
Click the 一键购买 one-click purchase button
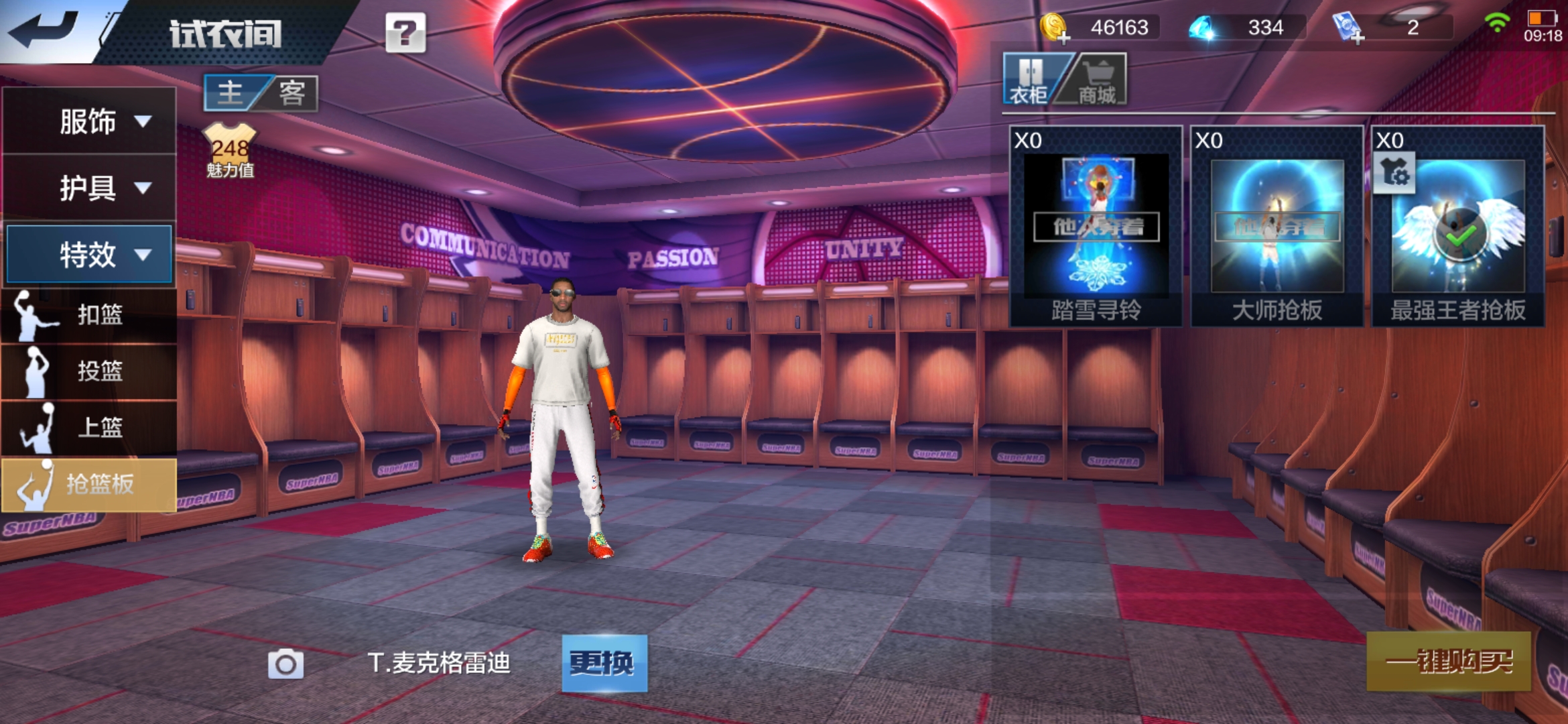pyautogui.click(x=1448, y=662)
